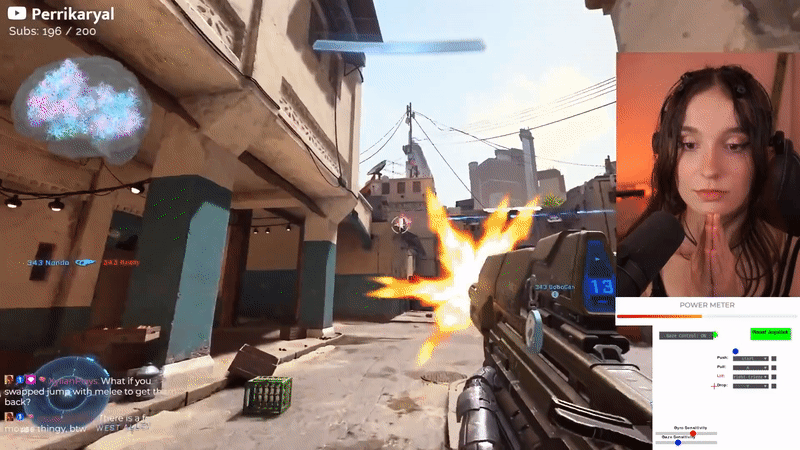
Task: Toggle the Gaze Control button
Action: [x=685, y=336]
